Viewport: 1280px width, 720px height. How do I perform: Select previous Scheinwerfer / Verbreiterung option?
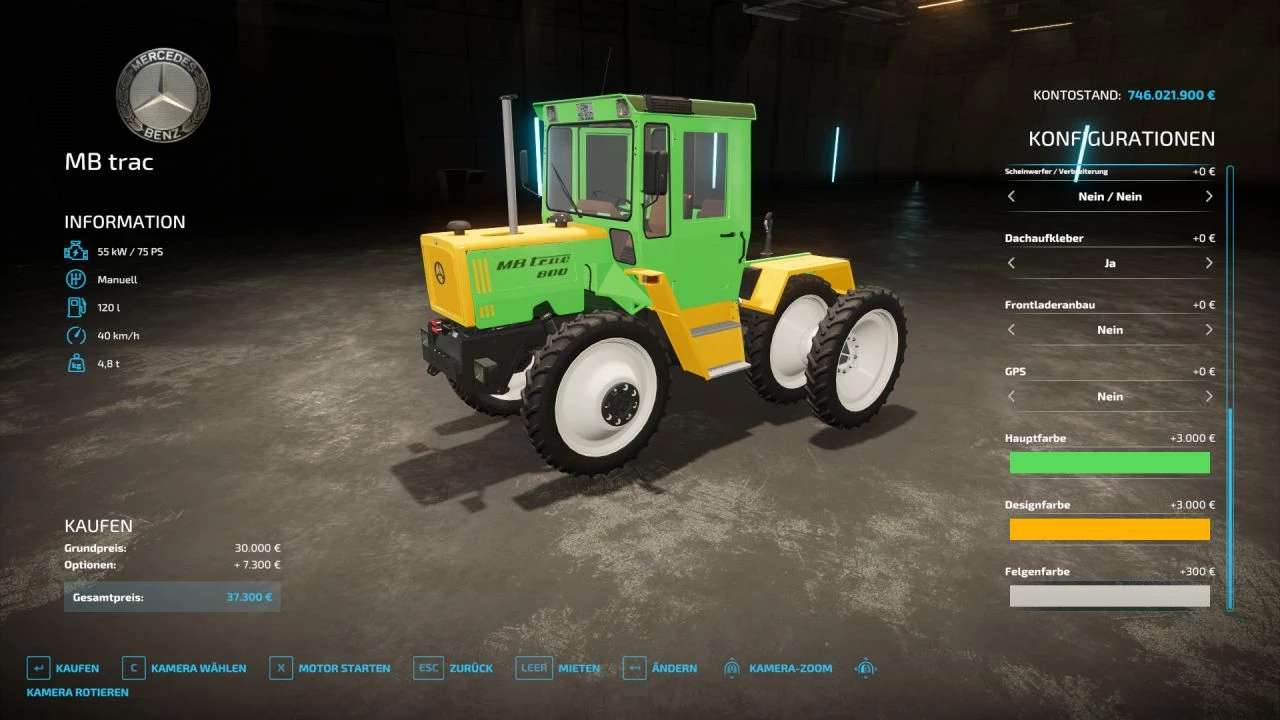coord(1011,197)
